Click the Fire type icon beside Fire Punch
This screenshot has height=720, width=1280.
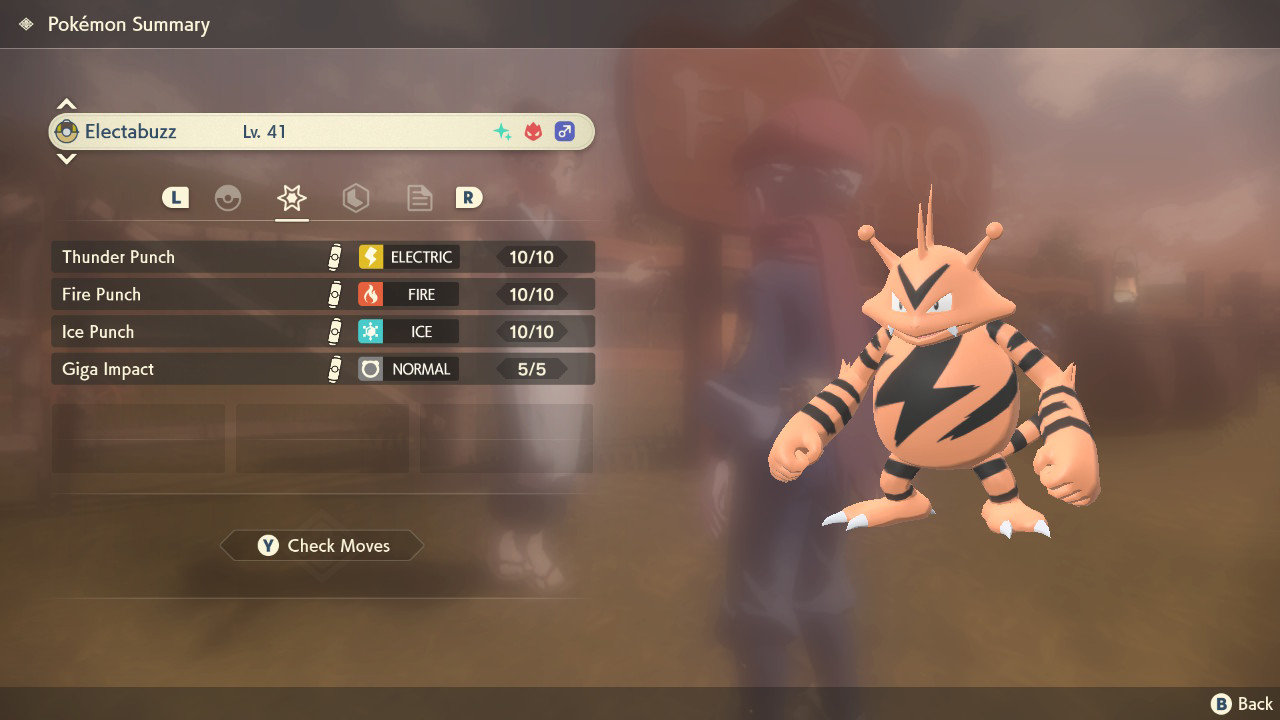coord(370,294)
